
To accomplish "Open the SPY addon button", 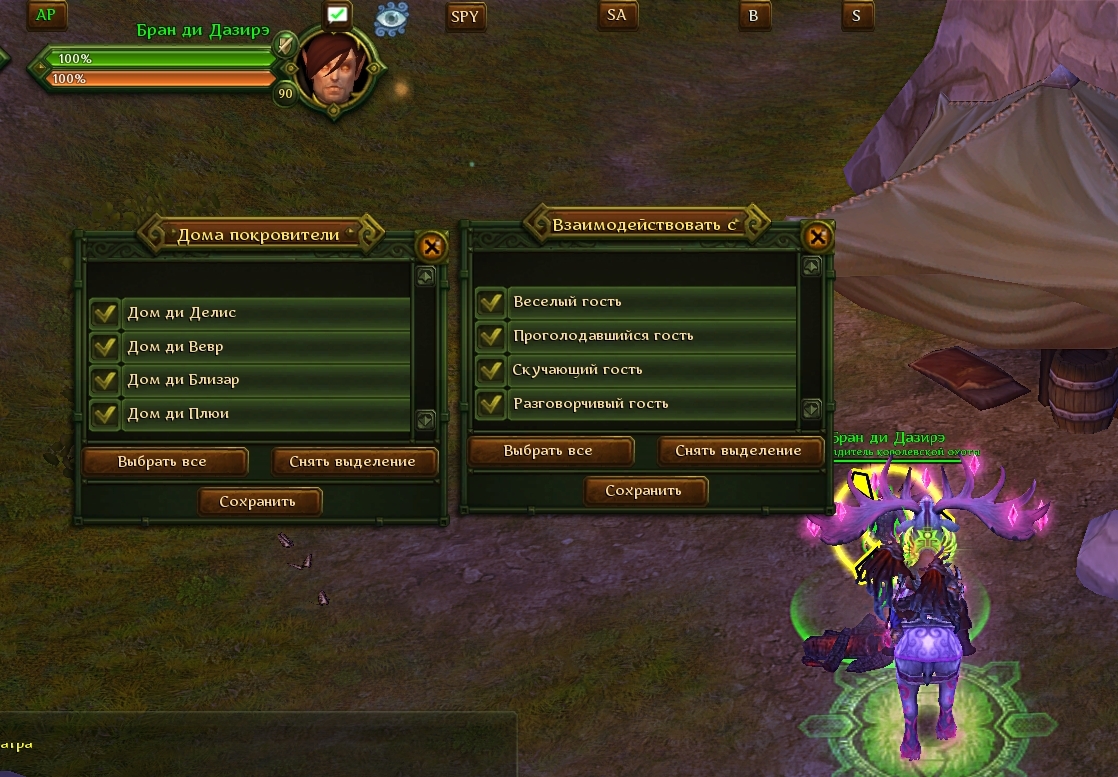I will coord(465,16).
